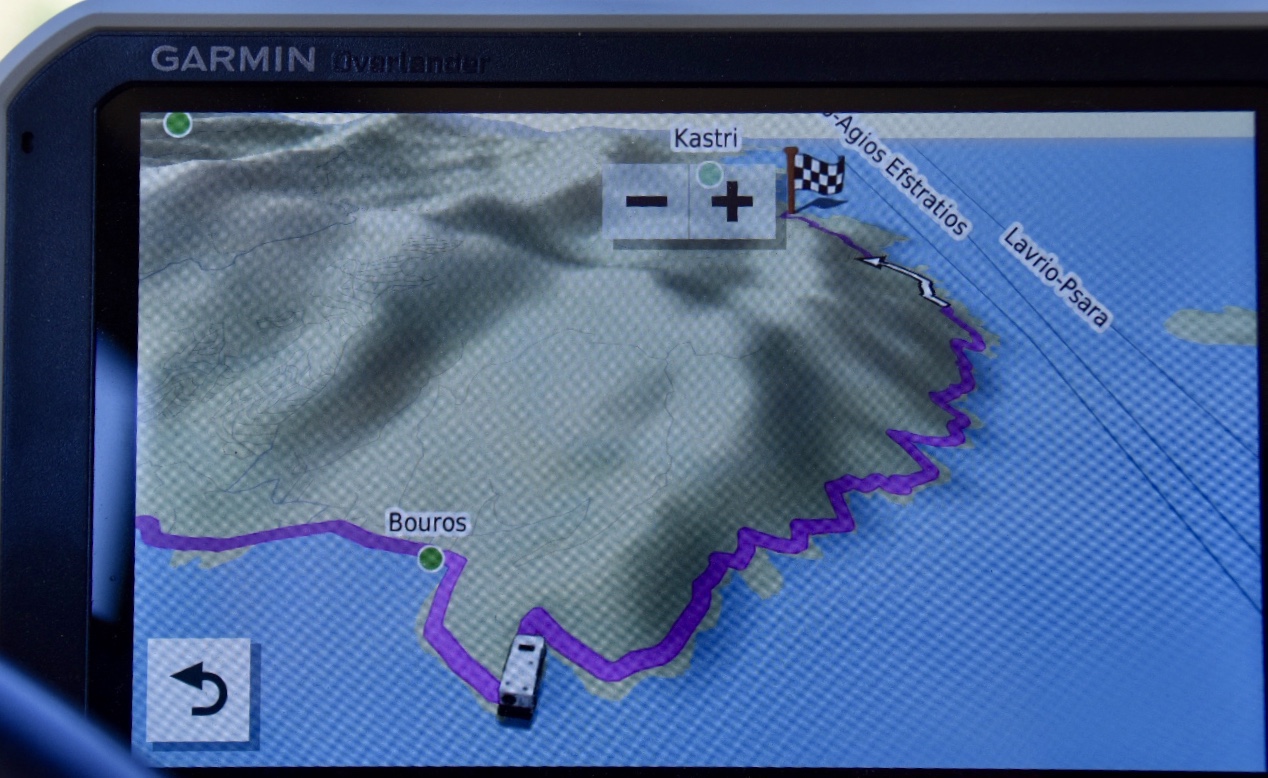Tap the back arrow button
This screenshot has height=778, width=1268.
(198, 690)
